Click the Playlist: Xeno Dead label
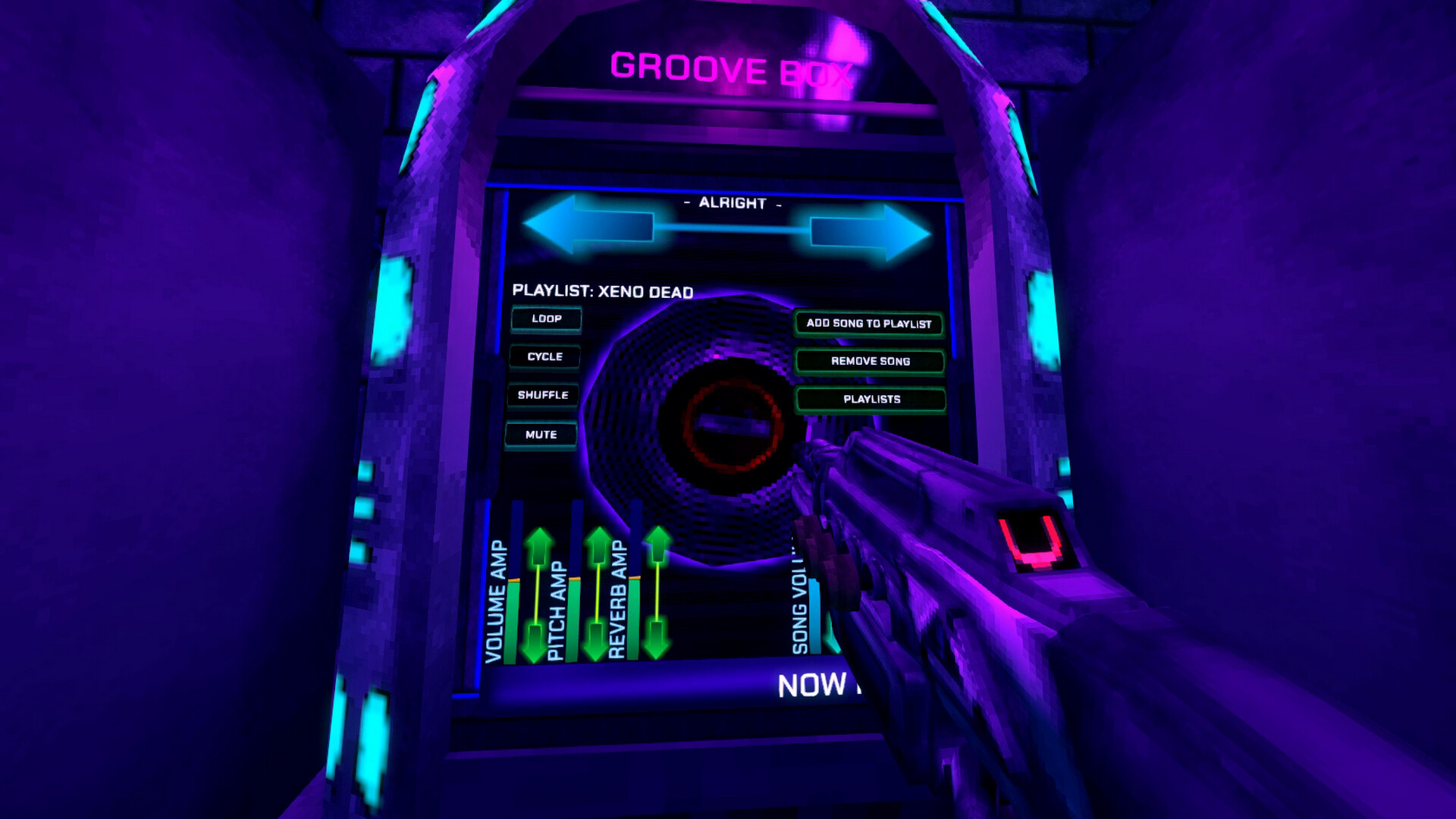The height and width of the screenshot is (819, 1456). (603, 290)
